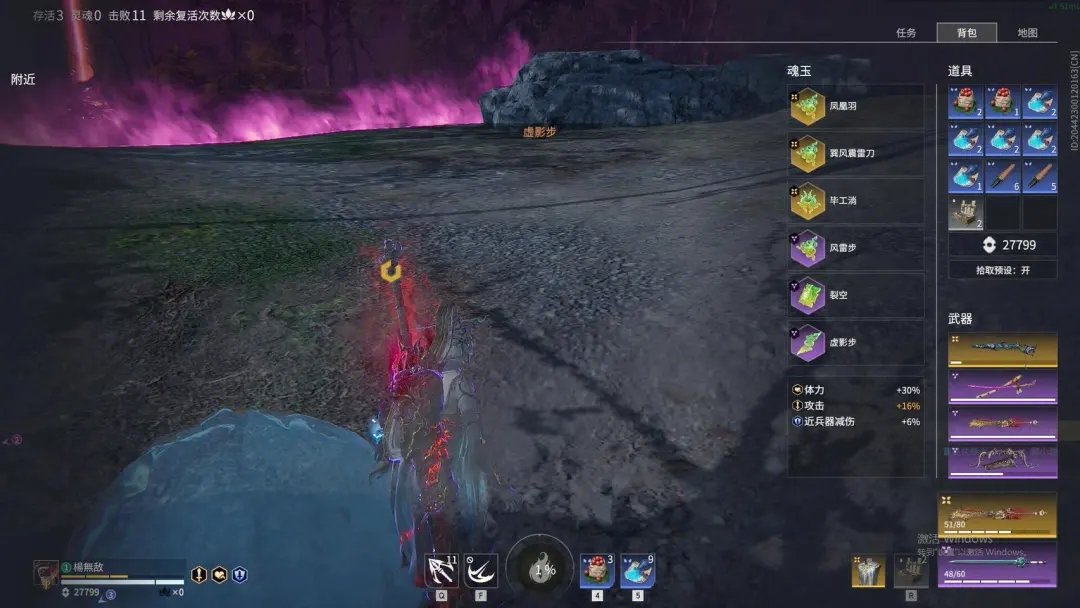Screen dimensions: 1080x608
Task: Click the 裂空 soul jade
Action: (x=856, y=295)
